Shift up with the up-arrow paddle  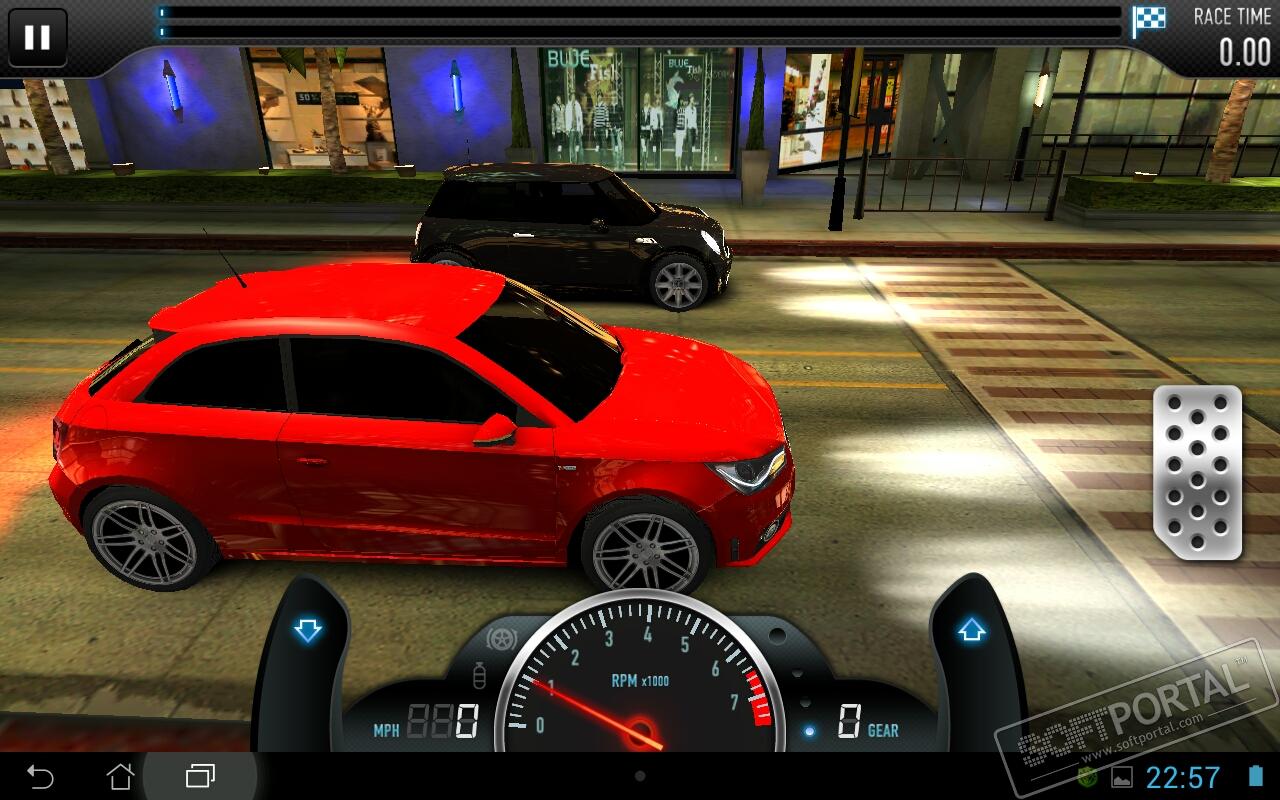coord(971,631)
